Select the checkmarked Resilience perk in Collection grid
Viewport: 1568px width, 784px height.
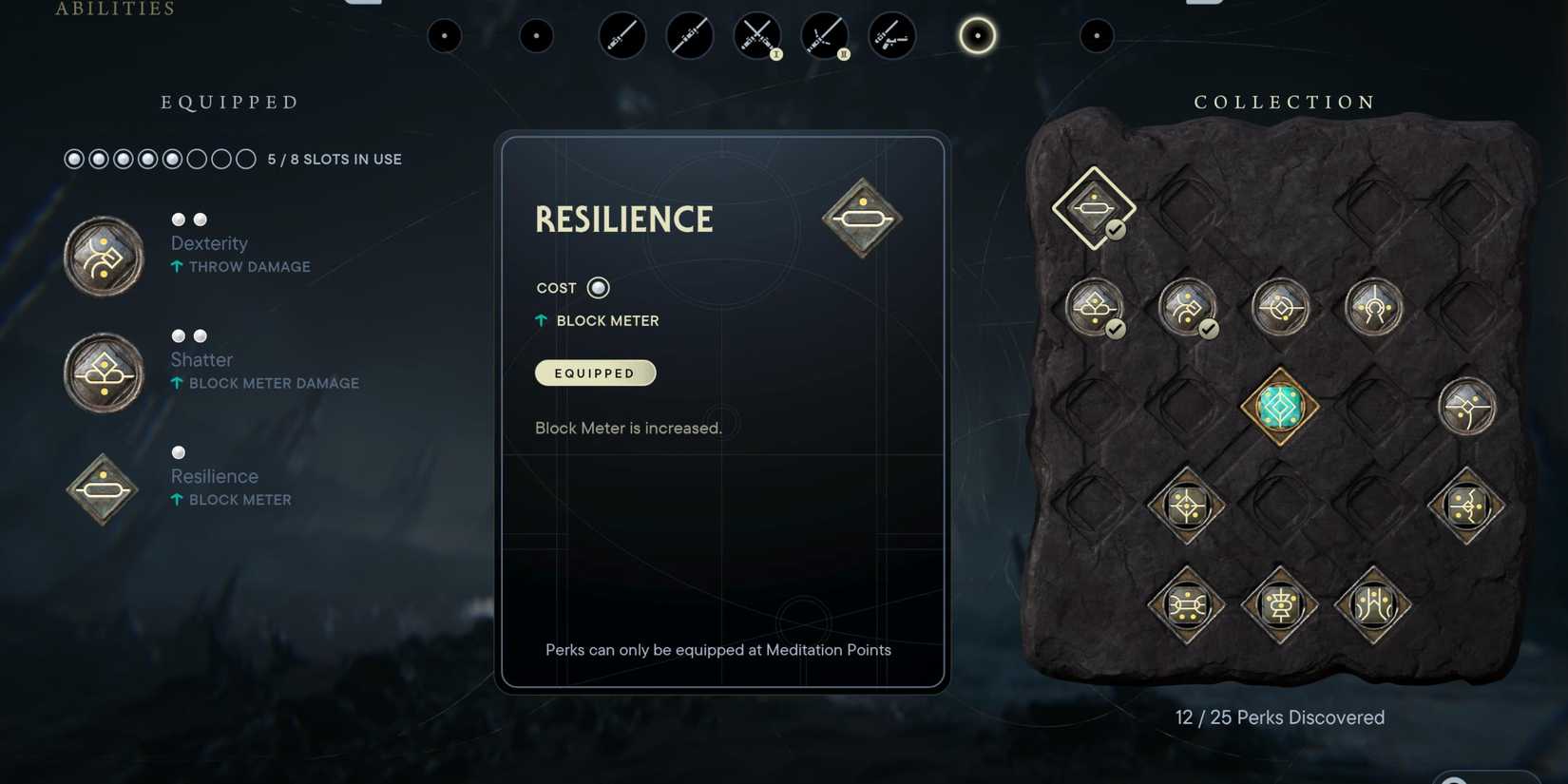[1093, 208]
